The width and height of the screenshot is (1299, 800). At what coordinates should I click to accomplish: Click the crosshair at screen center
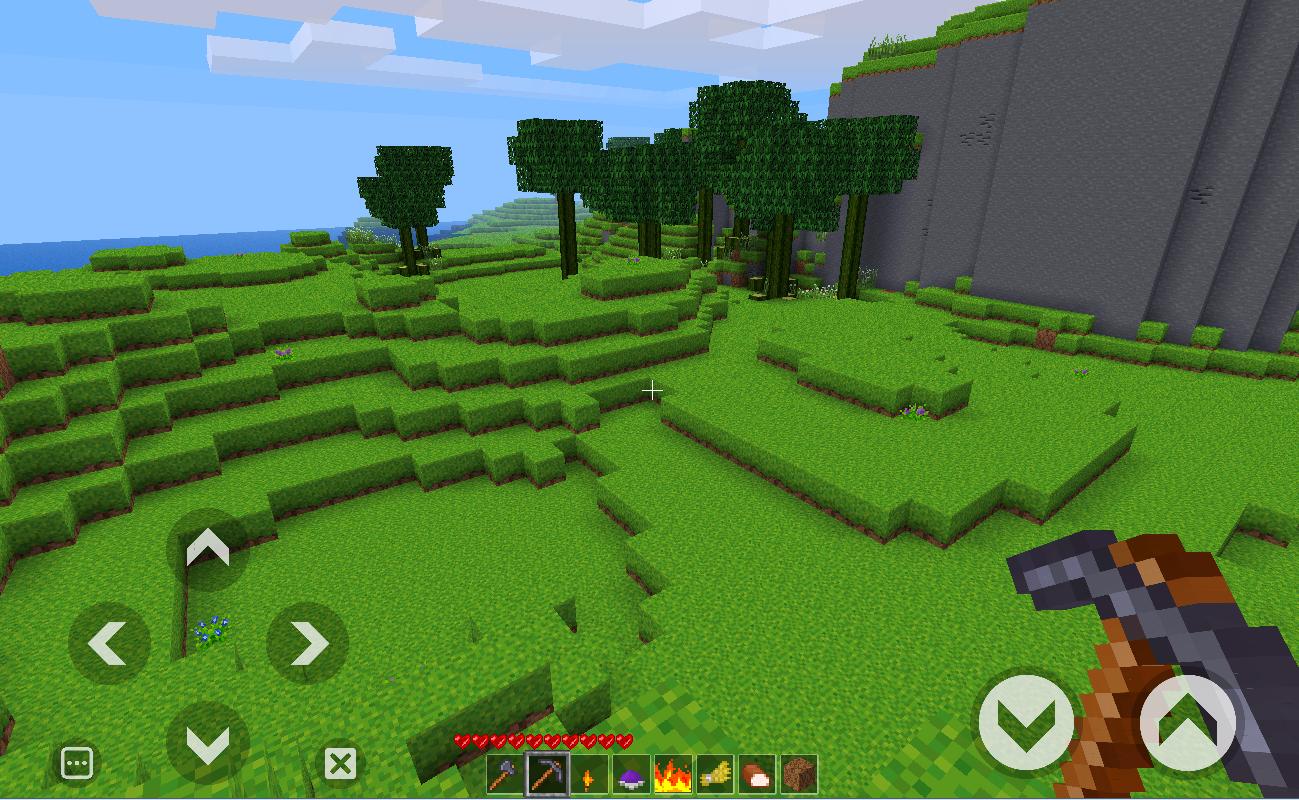pyautogui.click(x=653, y=390)
